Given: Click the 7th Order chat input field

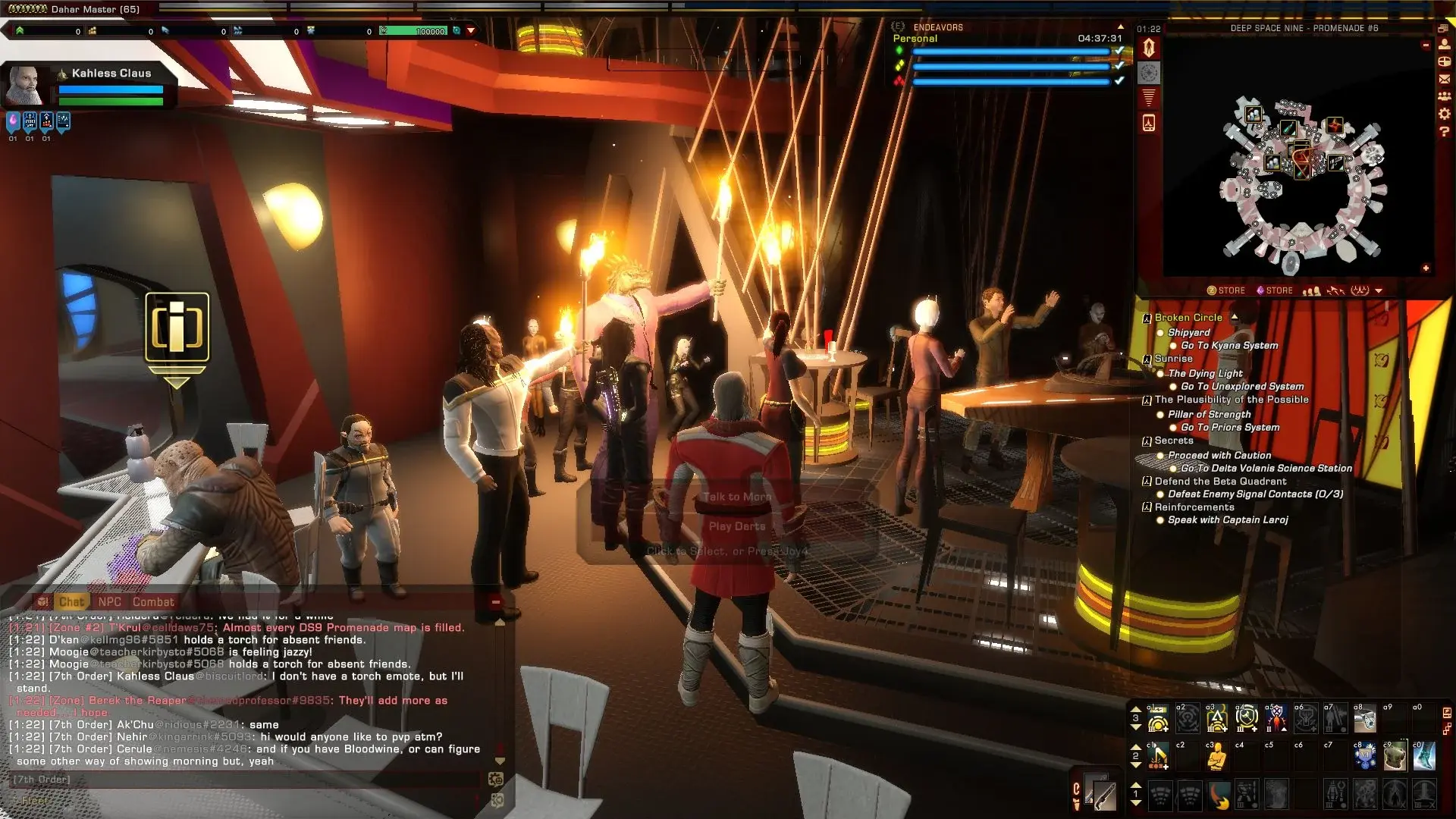Looking at the screenshot, I should pyautogui.click(x=243, y=780).
